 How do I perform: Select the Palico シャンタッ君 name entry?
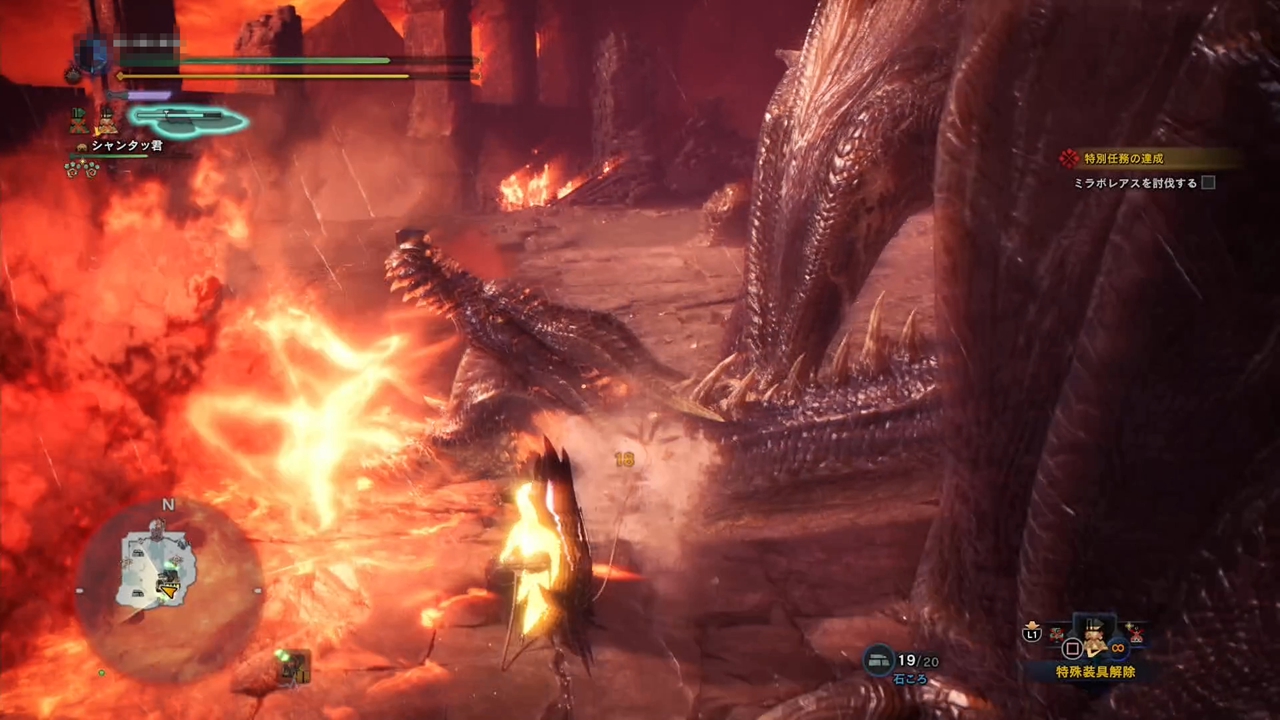pyautogui.click(x=126, y=146)
